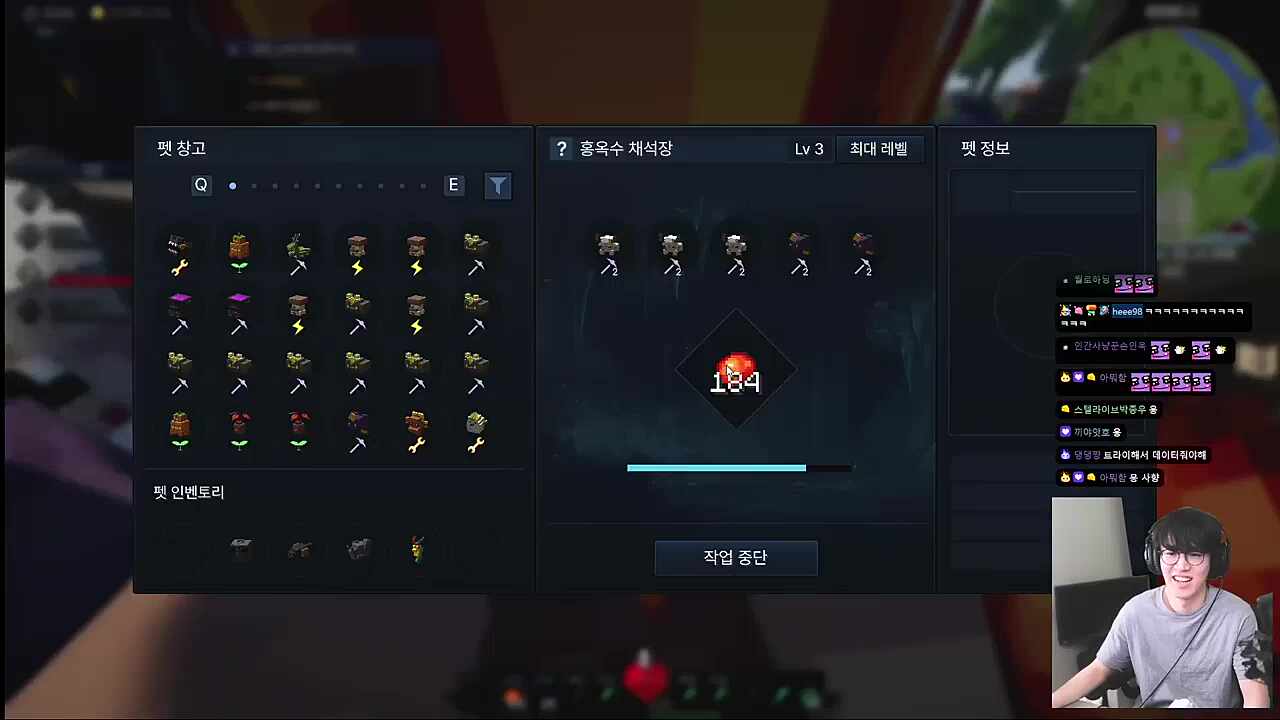Viewport: 1280px width, 720px height.
Task: Select the currently active first page dot
Action: pyautogui.click(x=233, y=185)
